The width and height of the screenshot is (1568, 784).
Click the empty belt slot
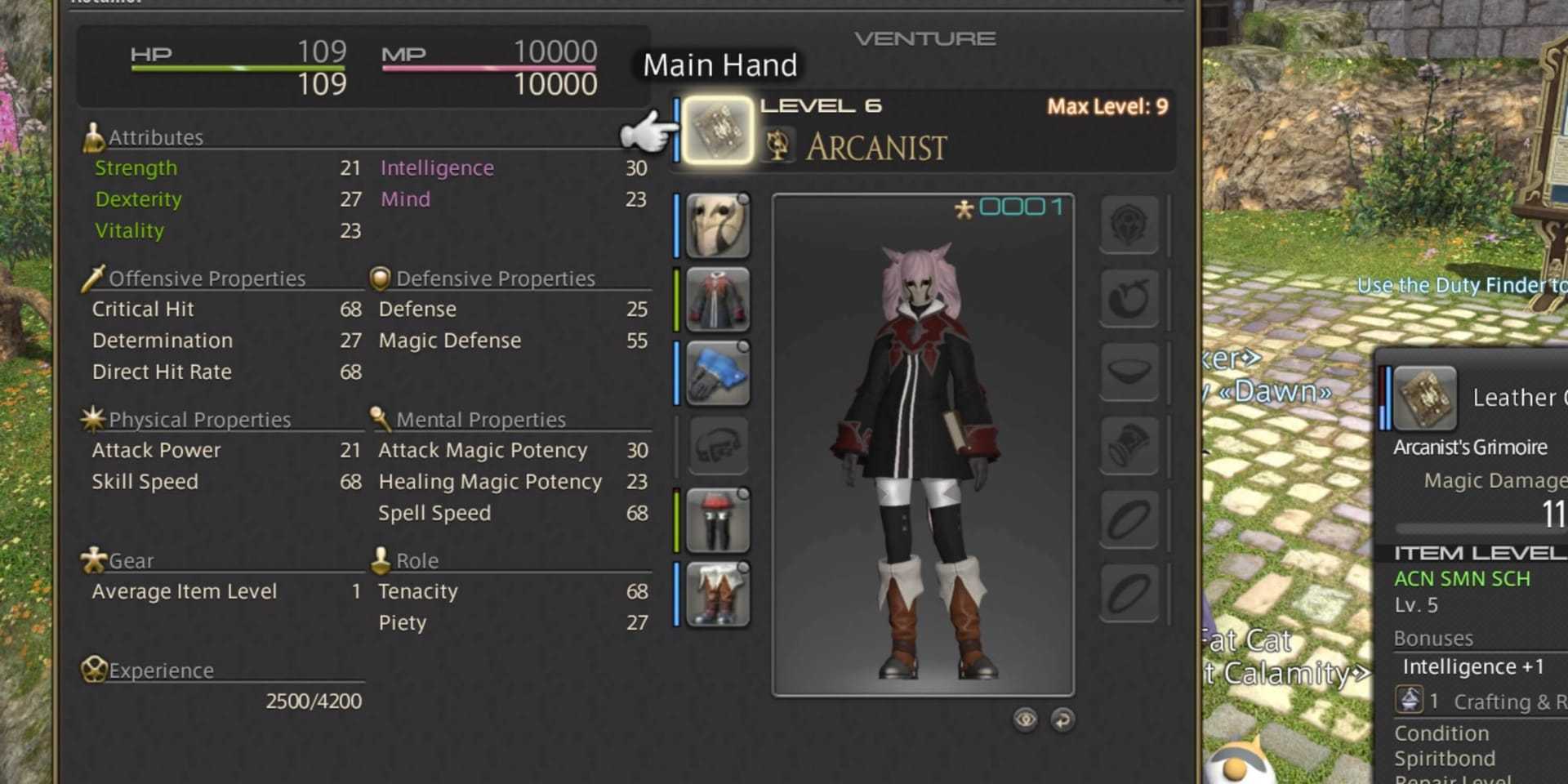click(717, 446)
